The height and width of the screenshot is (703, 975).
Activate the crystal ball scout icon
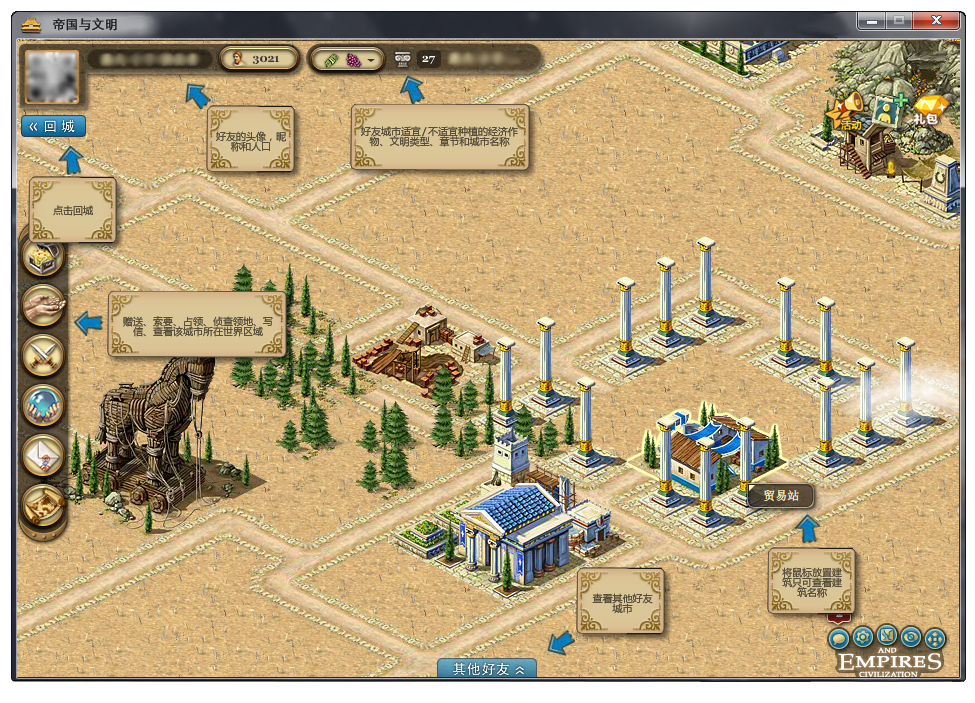44,405
